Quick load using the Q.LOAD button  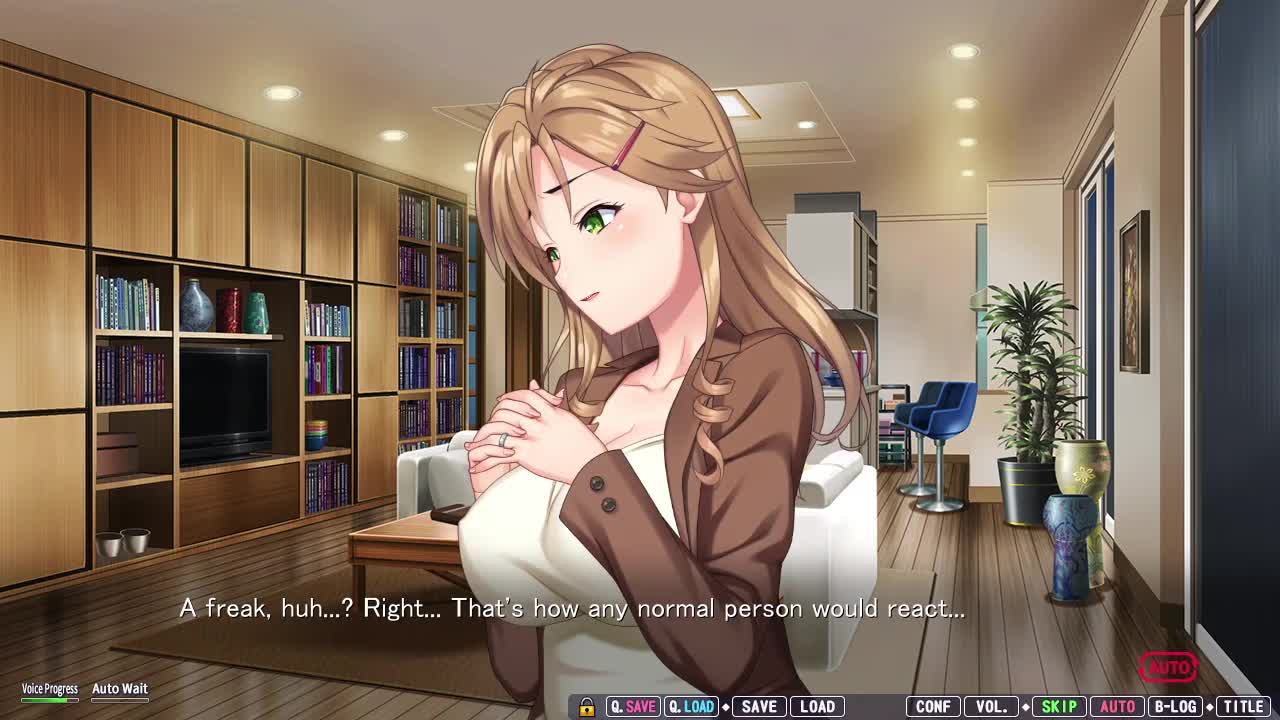click(691, 707)
